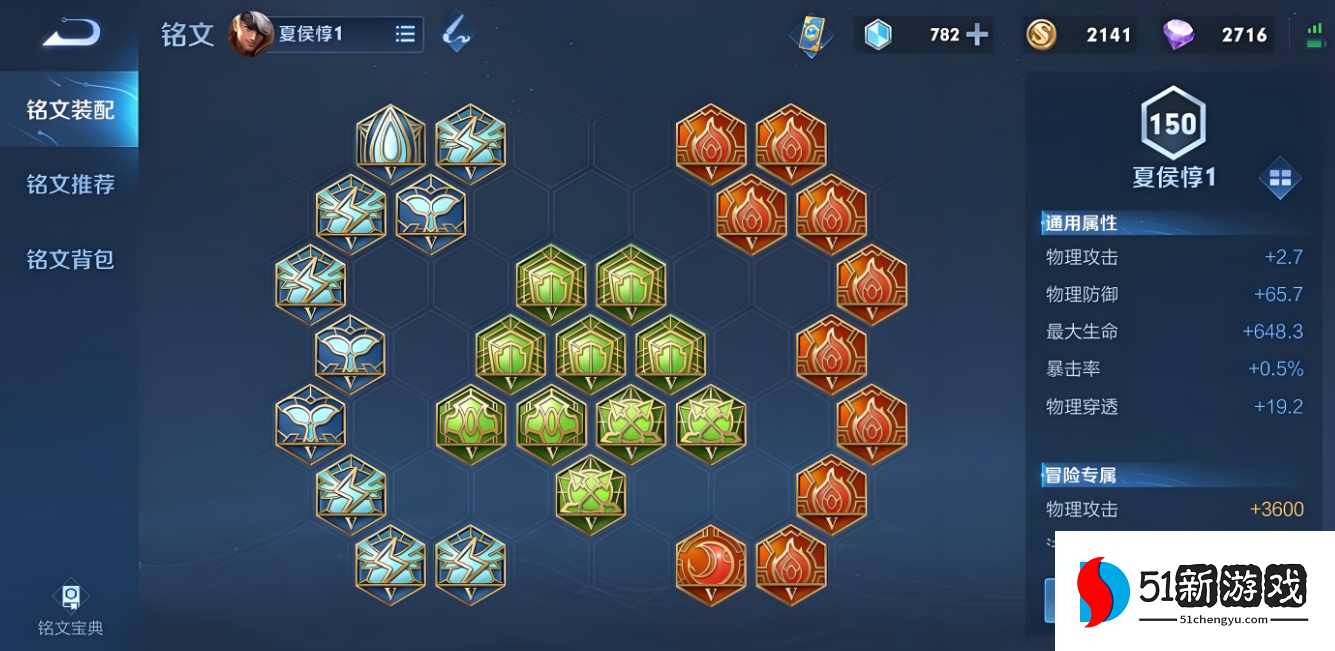The image size is (1335, 651).
Task: Add more rune fragments with the plus button
Action: [976, 35]
